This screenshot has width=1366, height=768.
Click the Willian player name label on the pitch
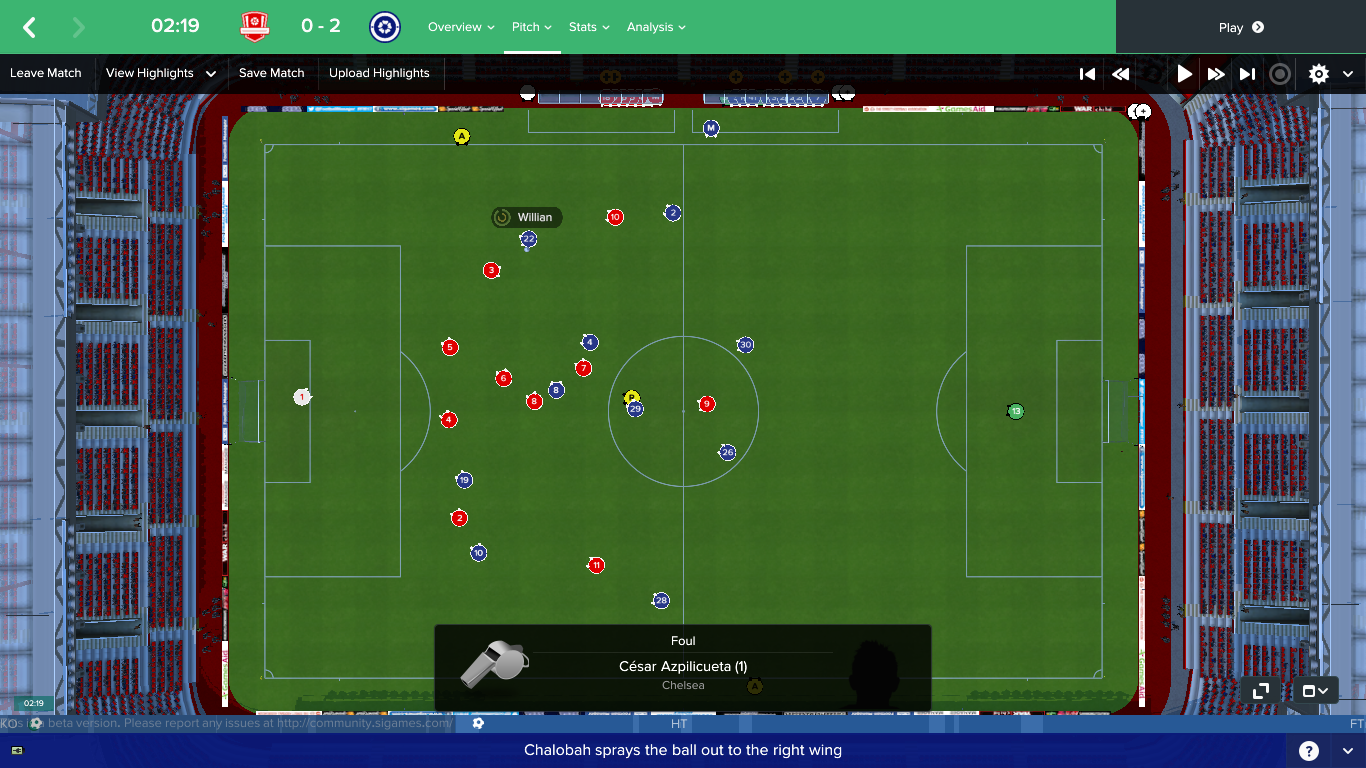[527, 217]
